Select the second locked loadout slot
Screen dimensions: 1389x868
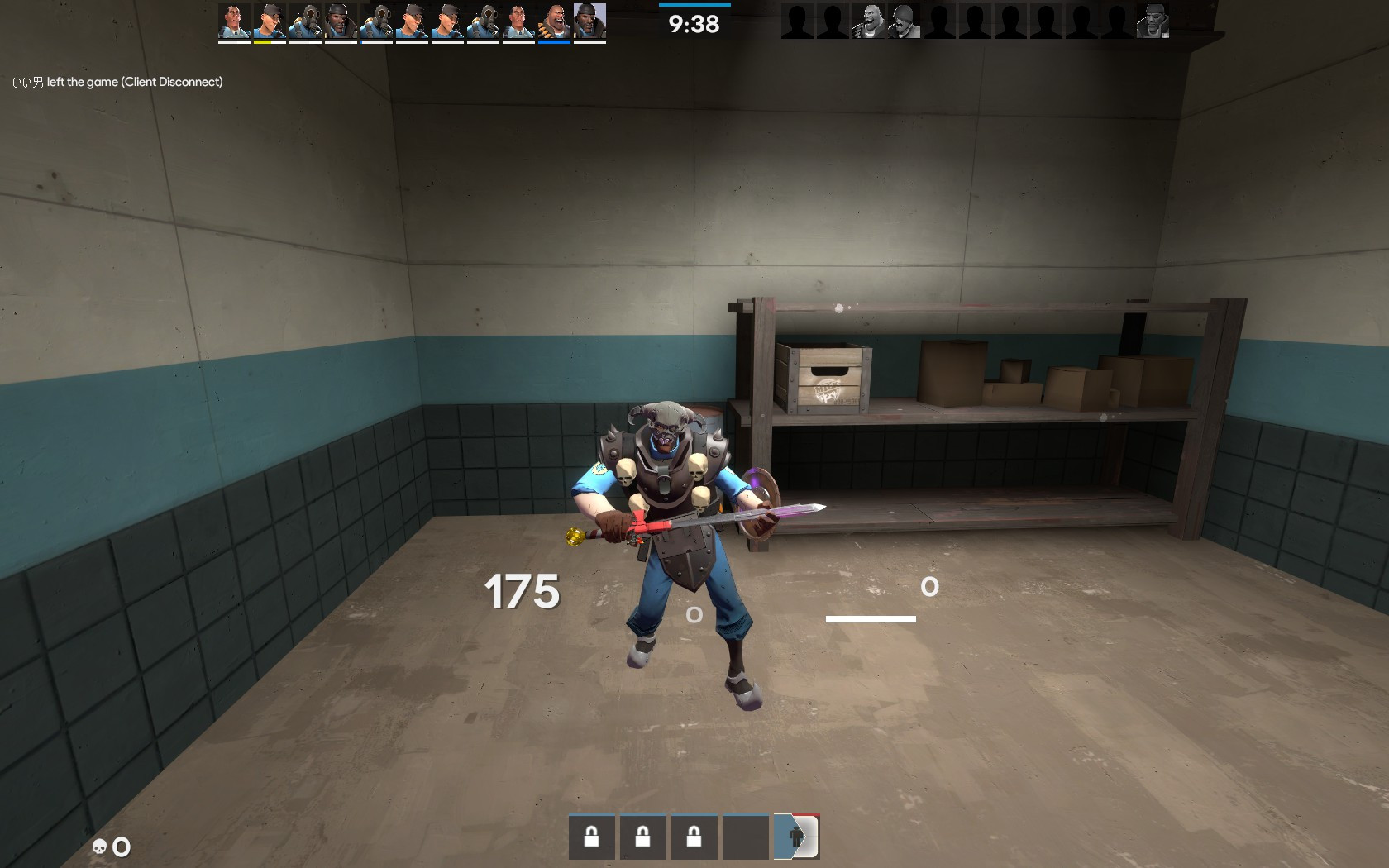tap(643, 837)
